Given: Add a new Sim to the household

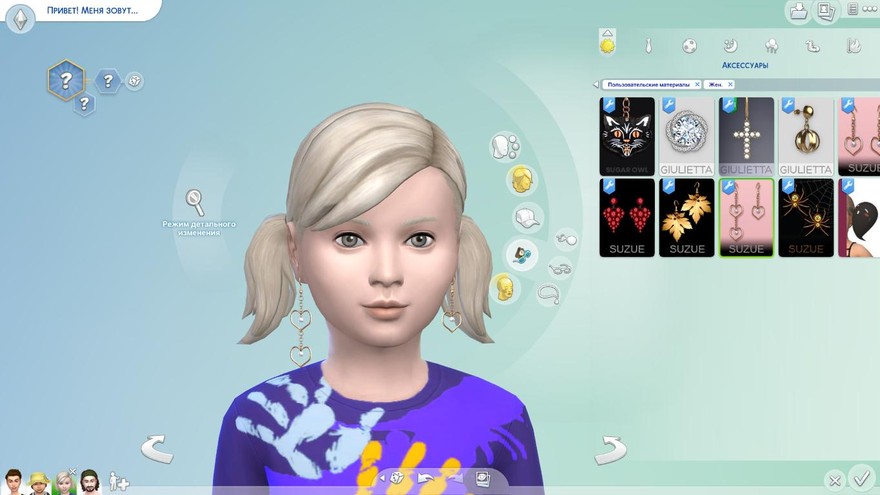Looking at the screenshot, I should 119,481.
